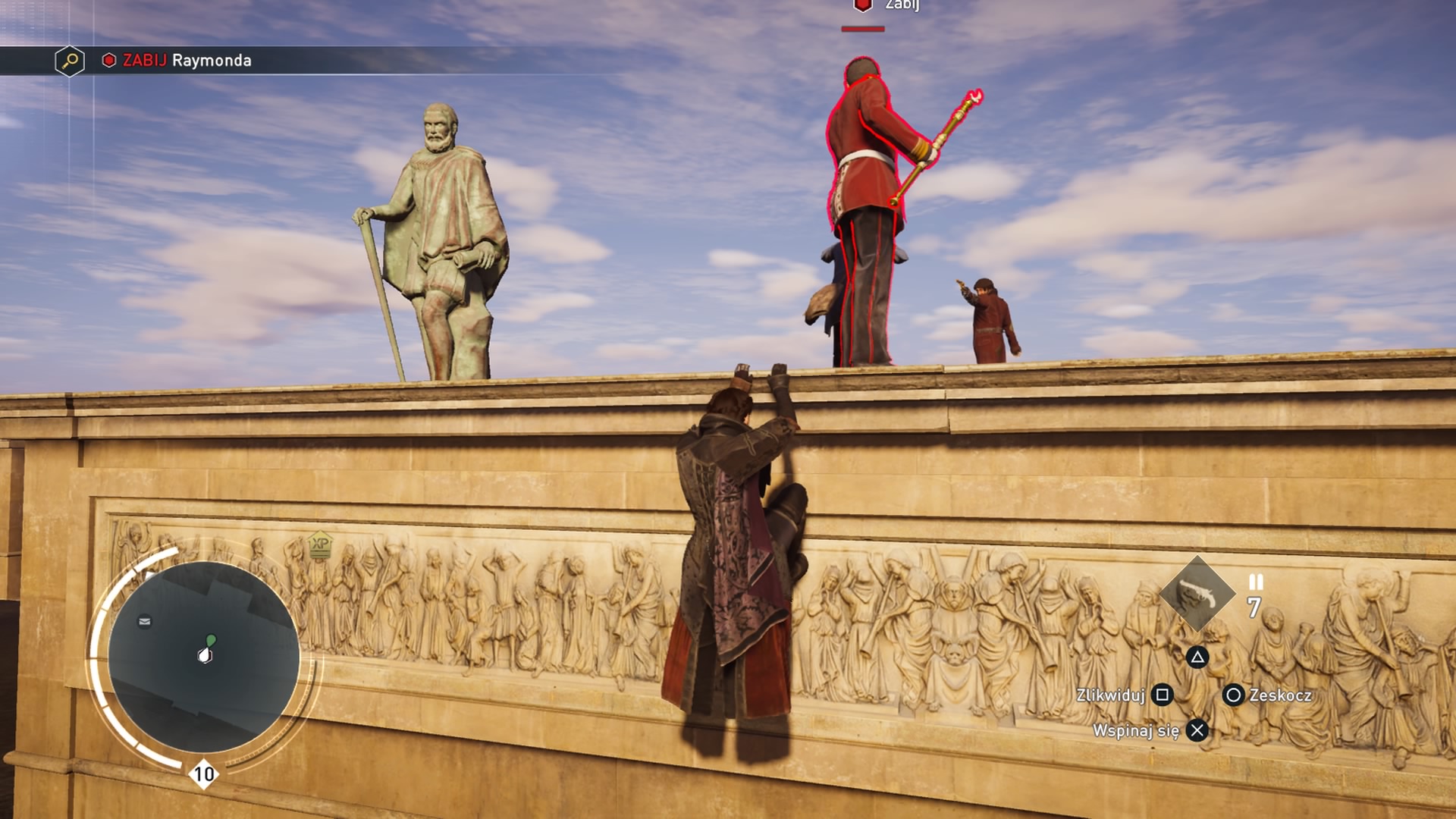
Task: Click the red hexagon above the Zabij label
Action: (861, 6)
